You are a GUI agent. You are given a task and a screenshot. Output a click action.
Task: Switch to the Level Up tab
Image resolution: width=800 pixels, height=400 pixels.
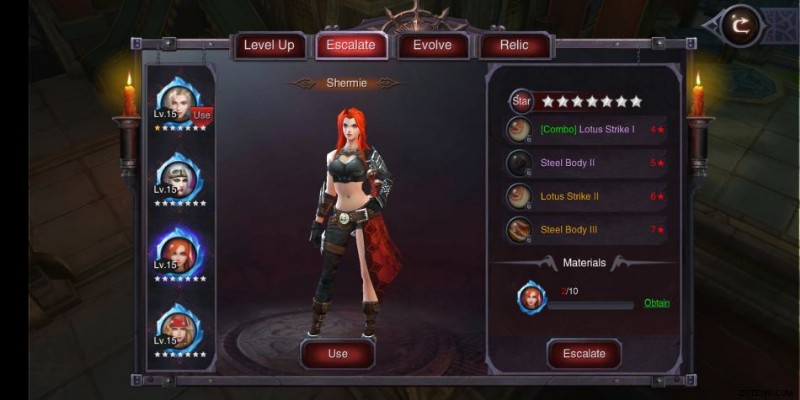click(x=269, y=45)
